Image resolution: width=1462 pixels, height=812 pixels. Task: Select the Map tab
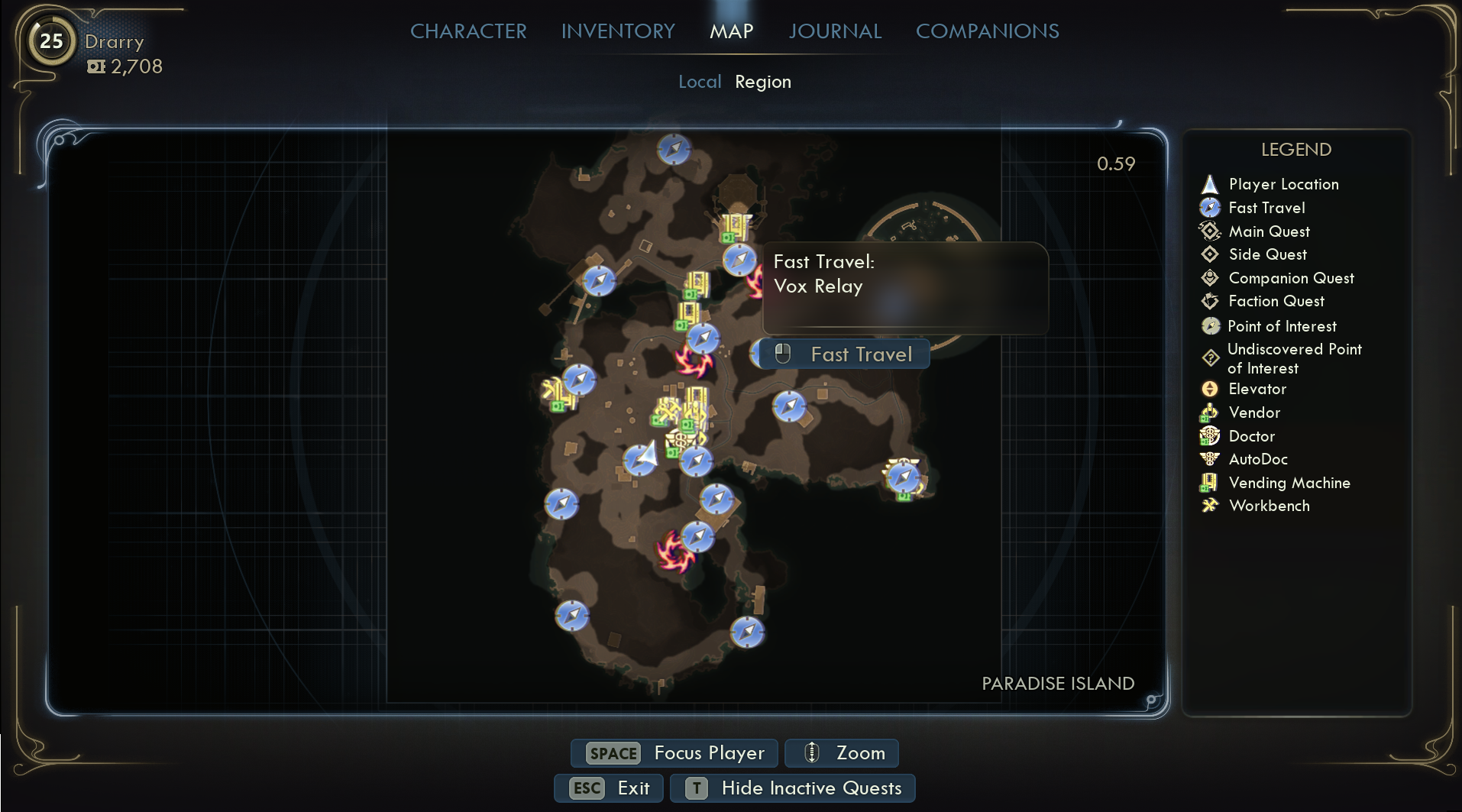[x=731, y=31]
